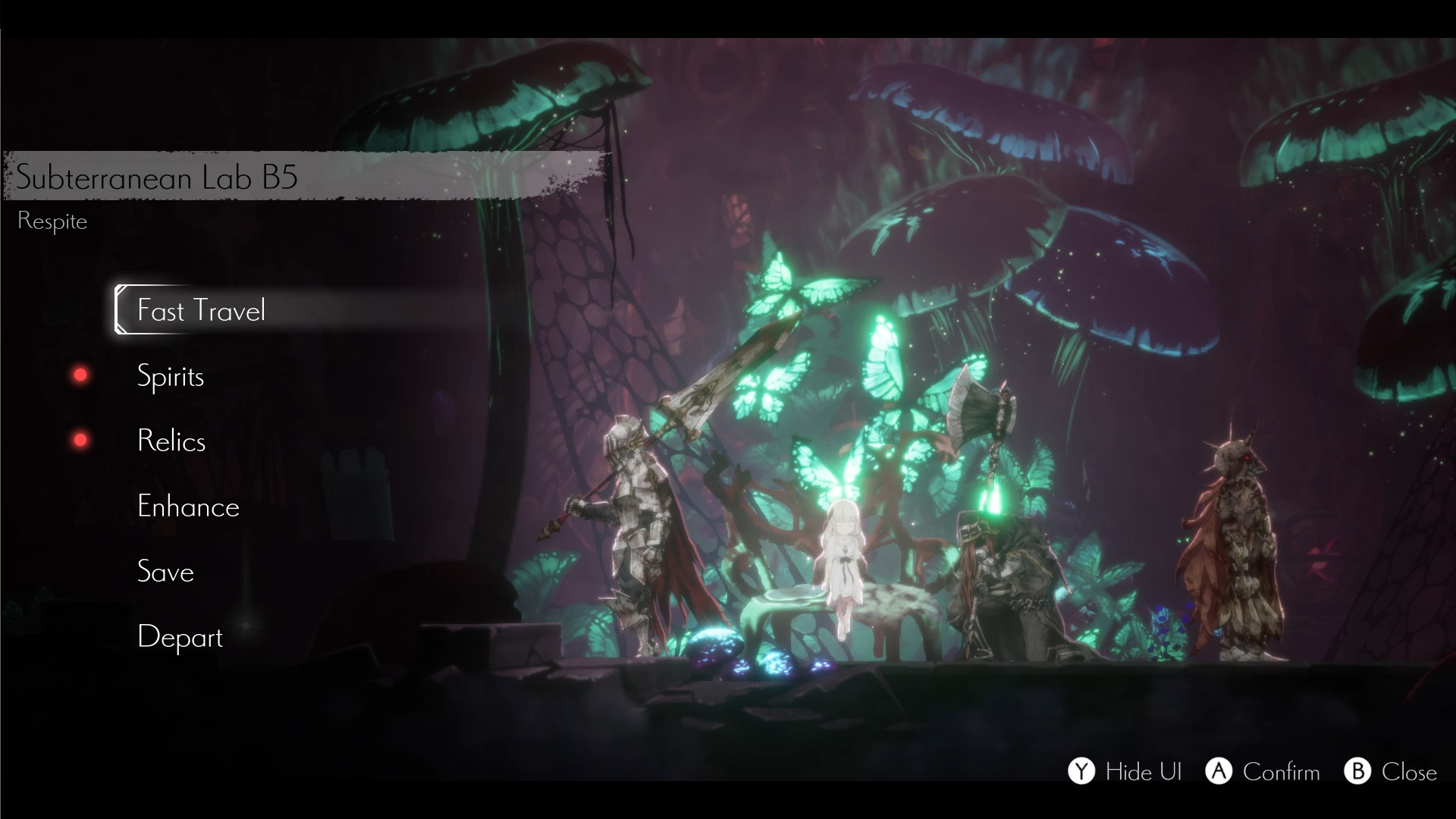Click the red notification dot beside Relics
Image resolution: width=1456 pixels, height=819 pixels.
[x=80, y=439]
